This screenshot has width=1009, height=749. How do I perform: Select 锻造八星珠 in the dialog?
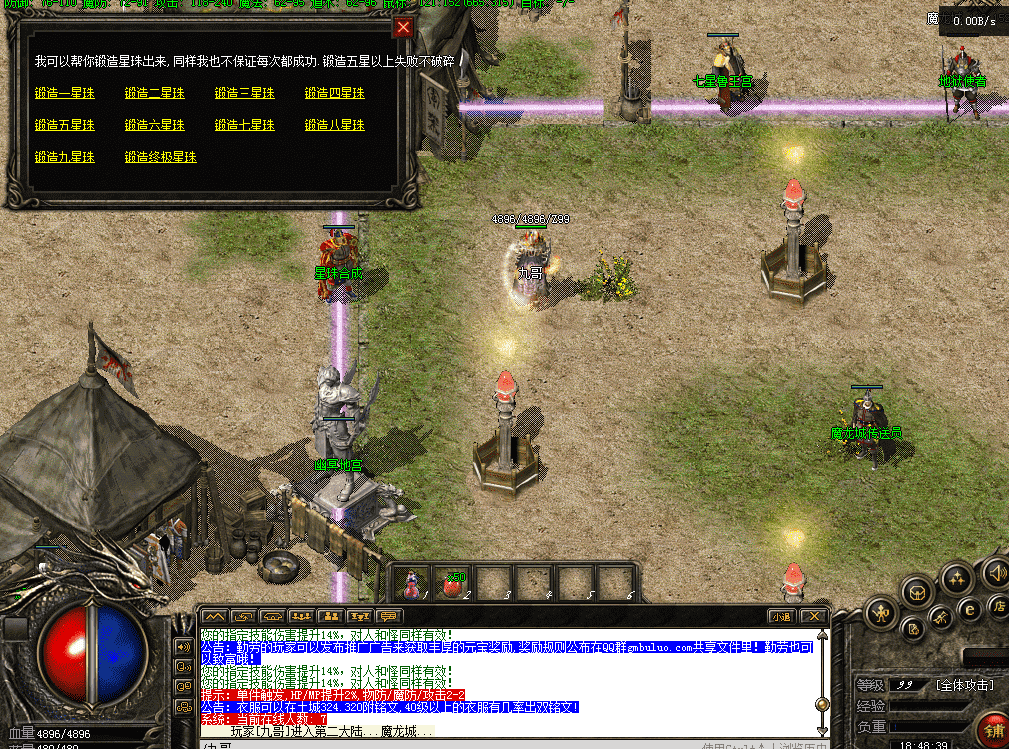pyautogui.click(x=335, y=125)
